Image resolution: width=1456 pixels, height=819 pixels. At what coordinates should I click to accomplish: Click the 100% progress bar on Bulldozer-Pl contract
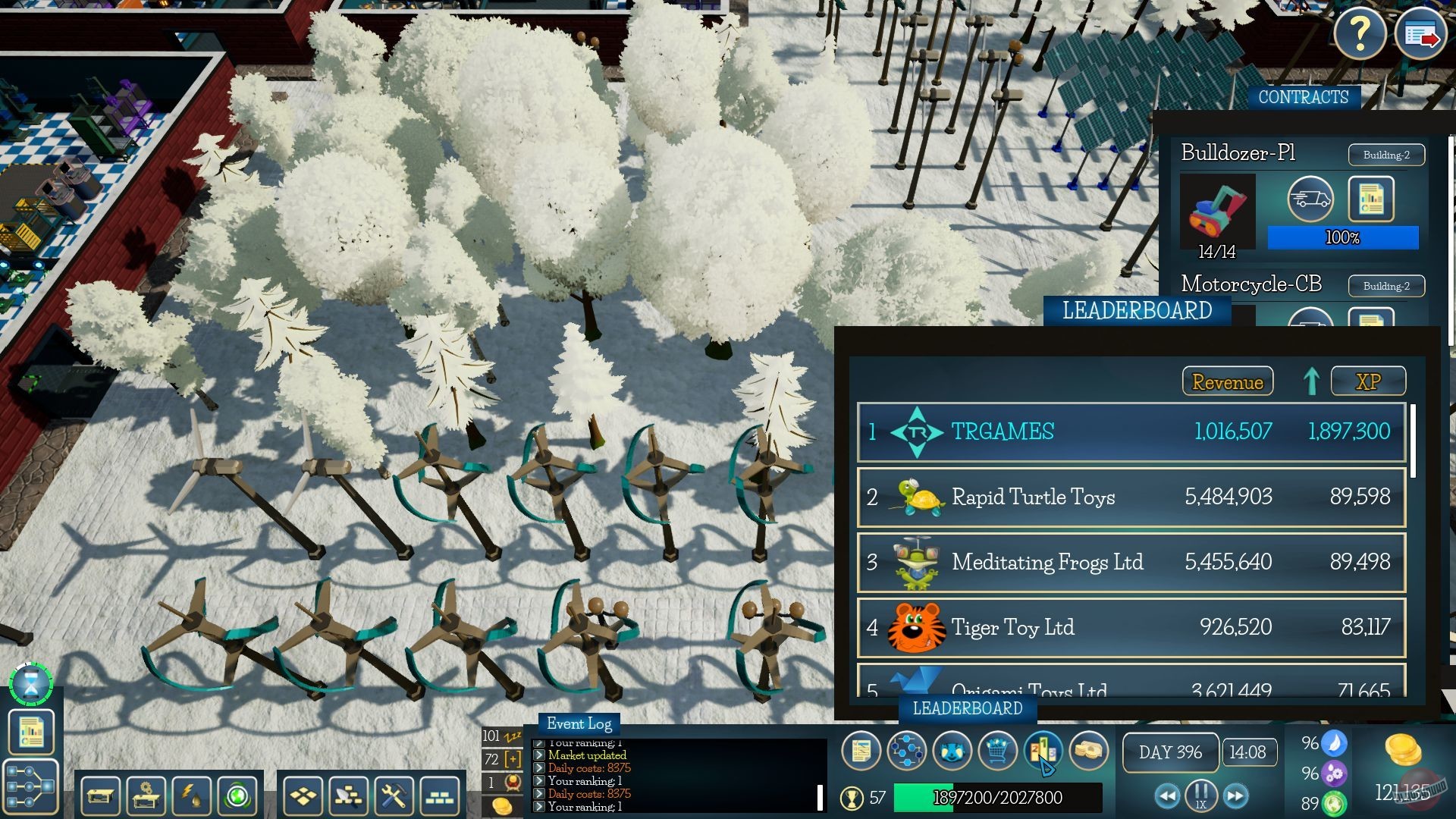[1342, 237]
